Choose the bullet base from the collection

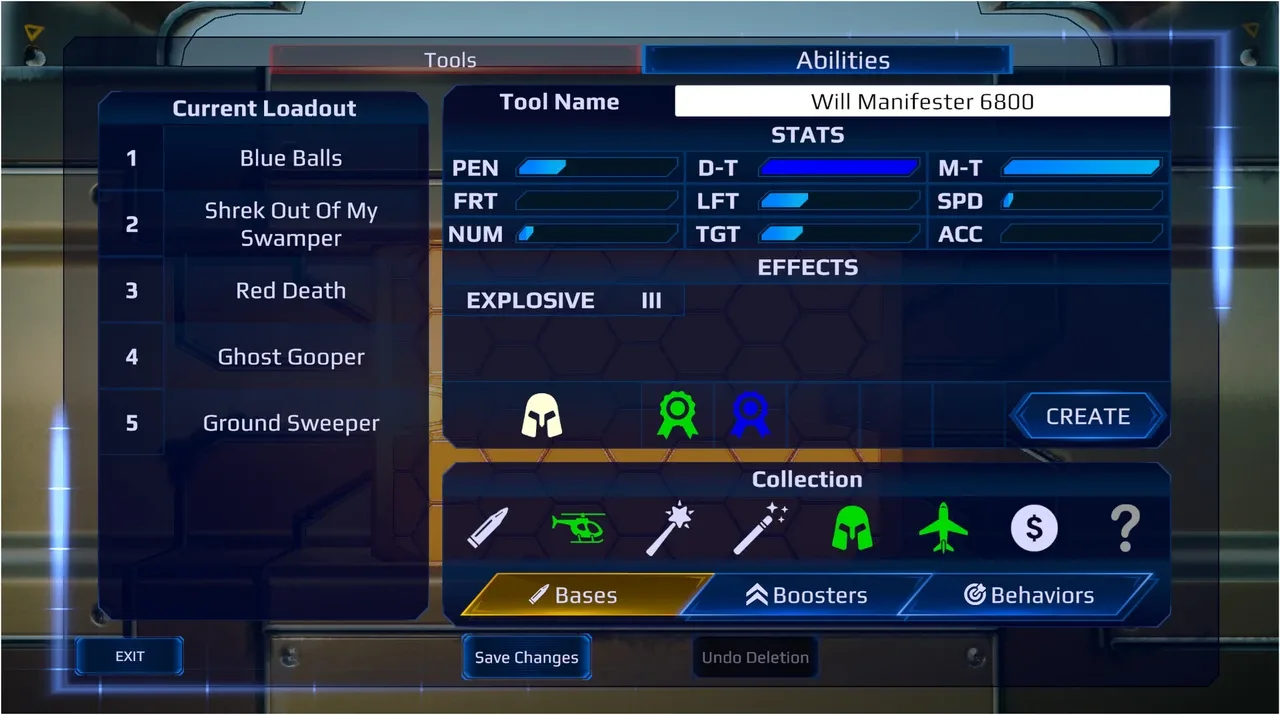tap(487, 528)
